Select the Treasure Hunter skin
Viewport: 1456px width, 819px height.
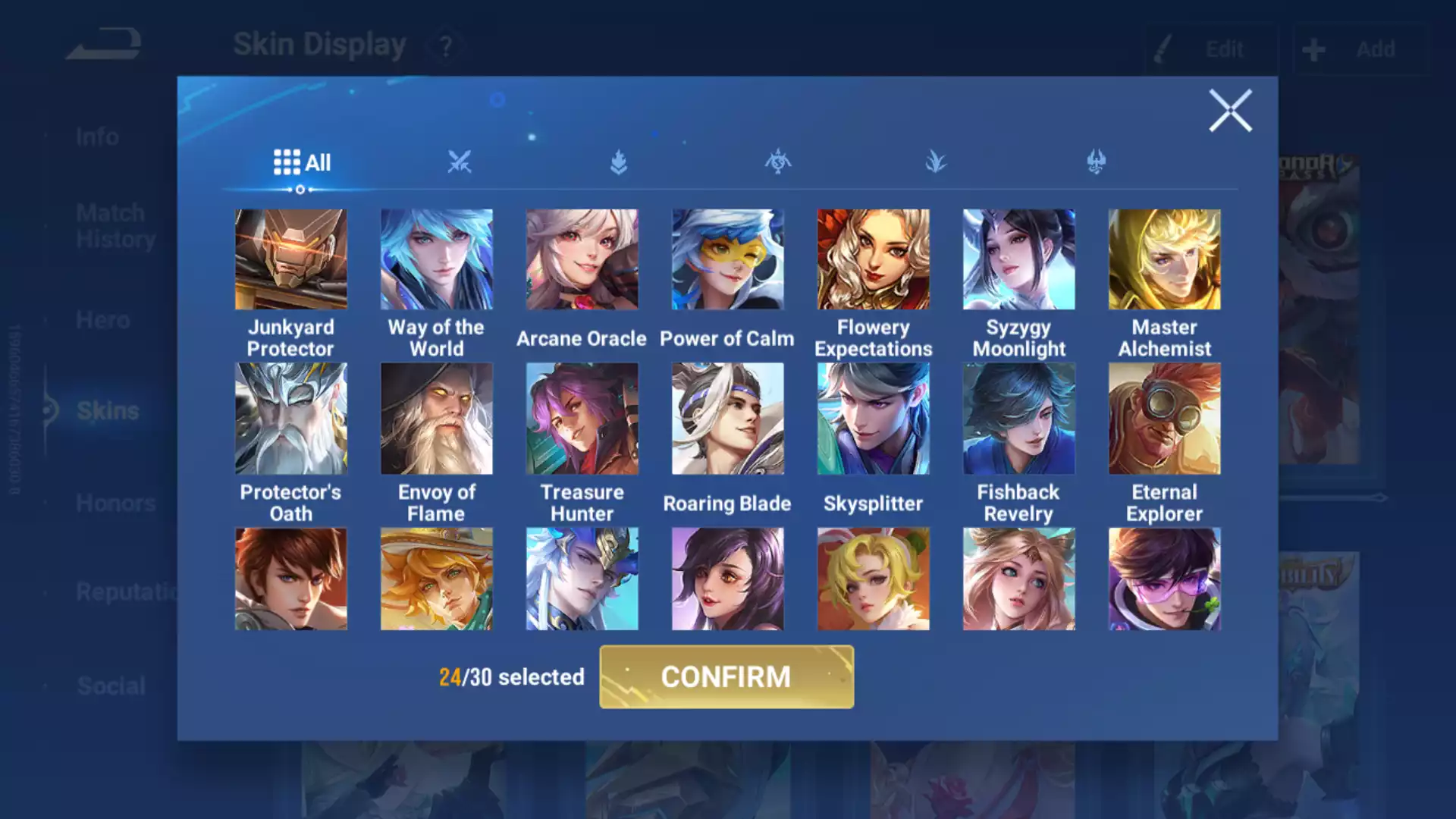(582, 419)
